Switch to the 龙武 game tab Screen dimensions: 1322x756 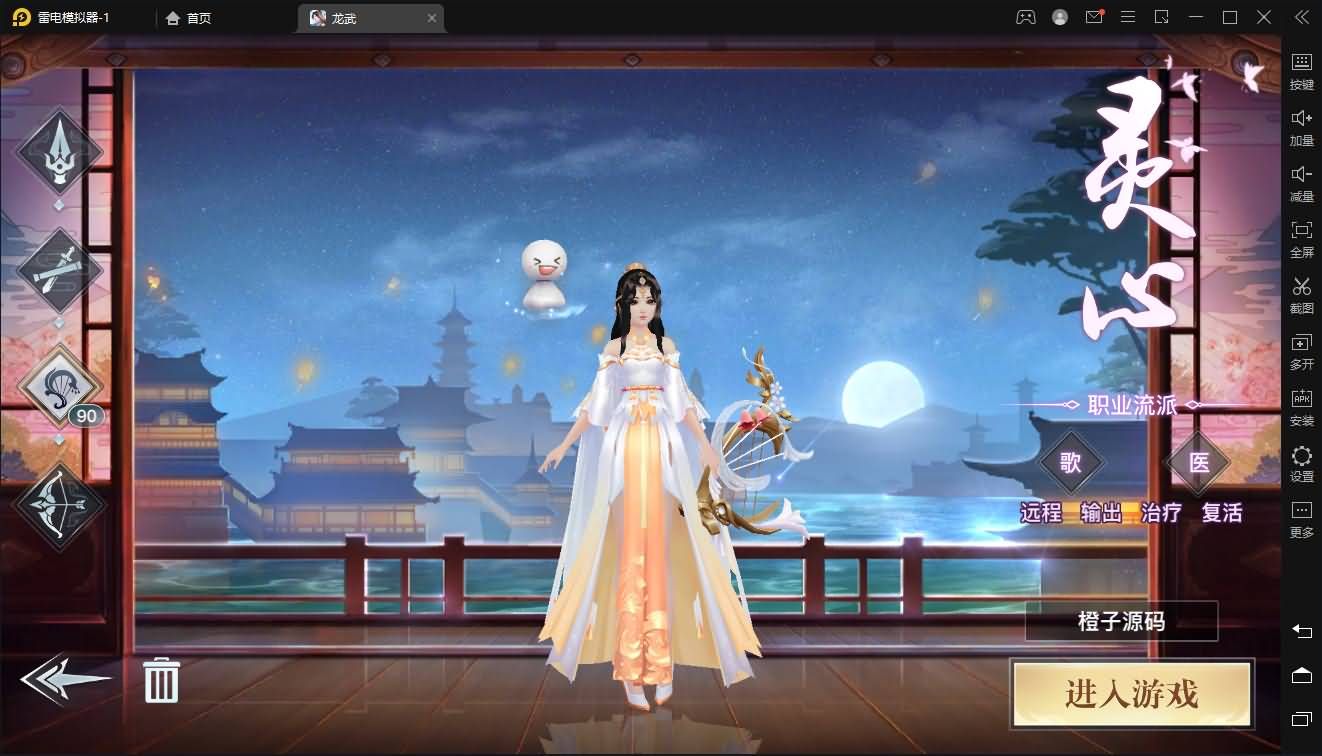pyautogui.click(x=355, y=17)
